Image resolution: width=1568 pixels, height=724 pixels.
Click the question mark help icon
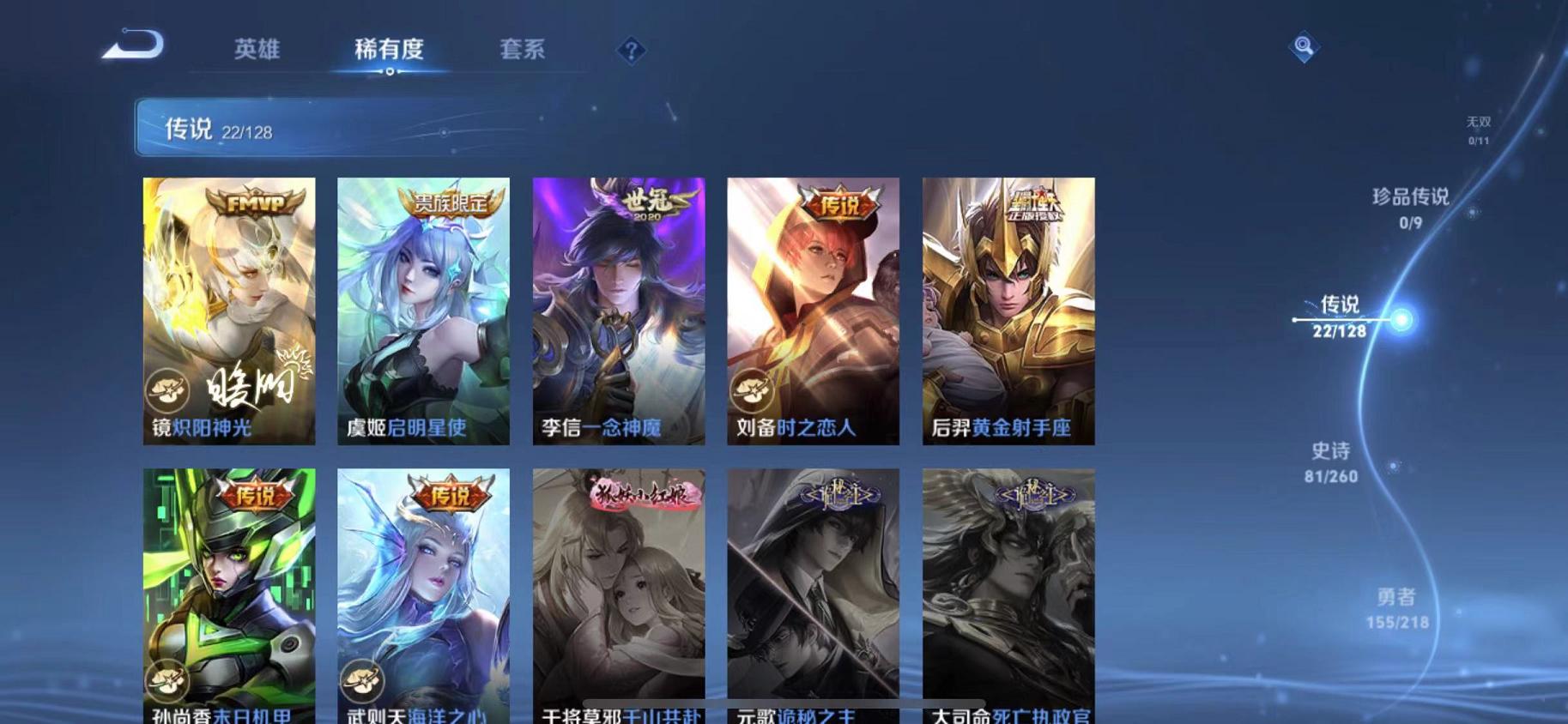pos(633,51)
